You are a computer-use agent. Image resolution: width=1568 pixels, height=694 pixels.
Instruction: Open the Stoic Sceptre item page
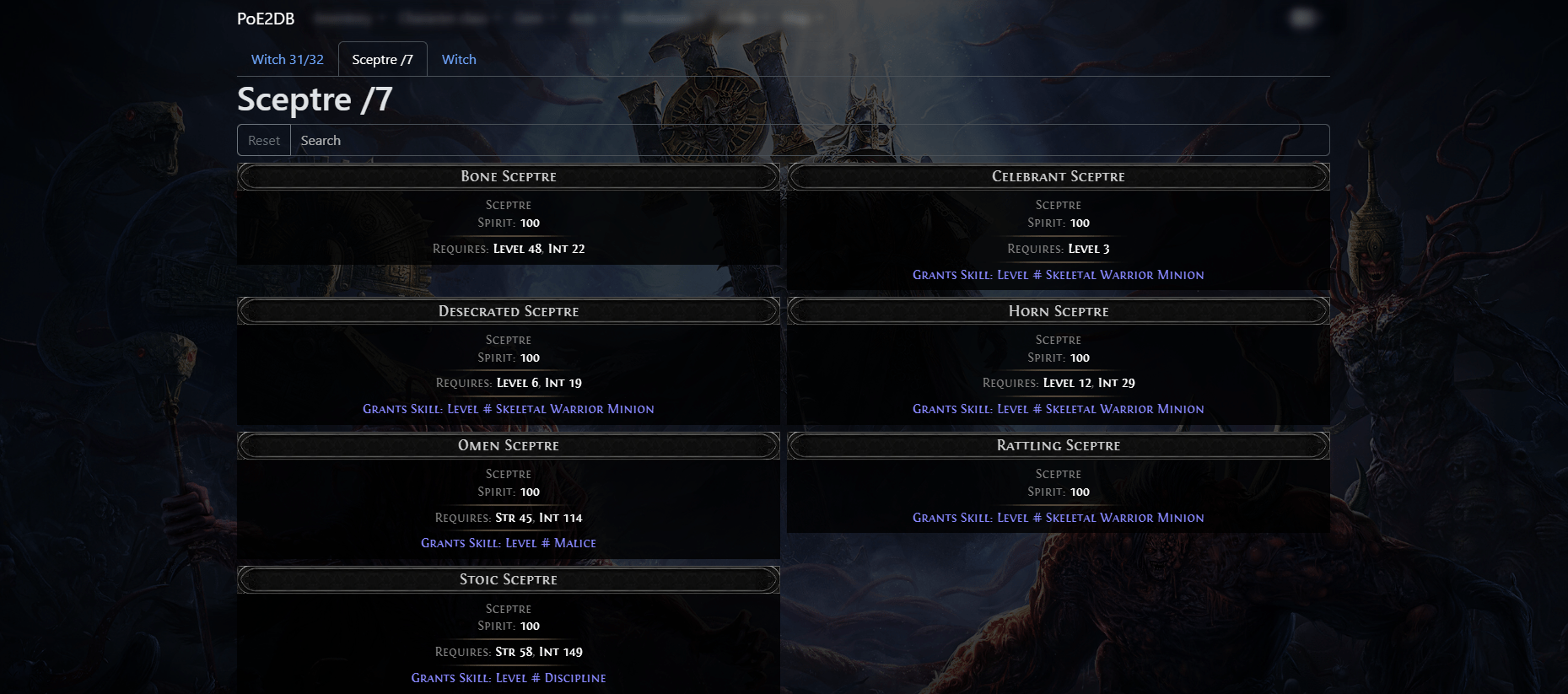[508, 579]
